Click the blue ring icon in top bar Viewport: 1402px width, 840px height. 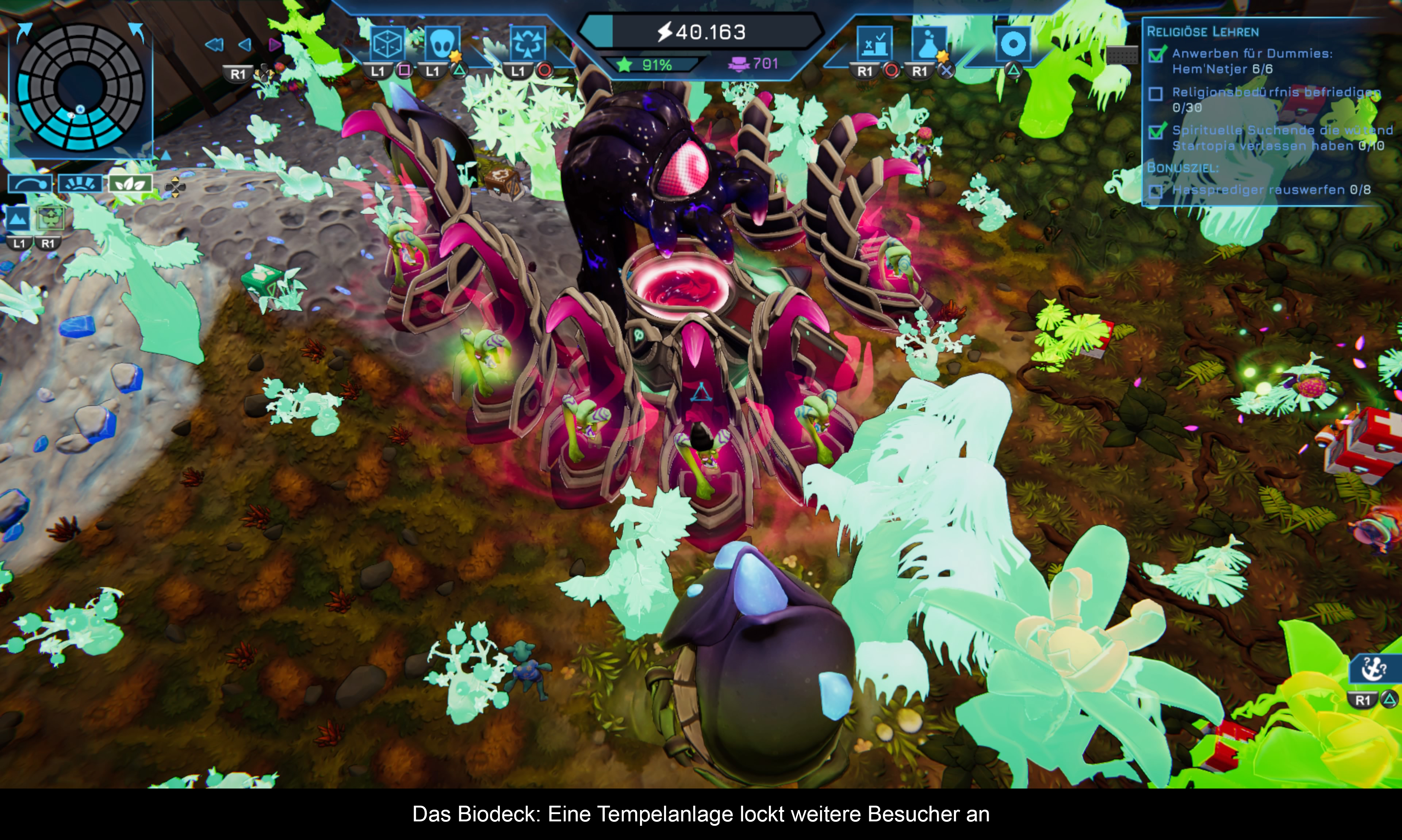1012,43
